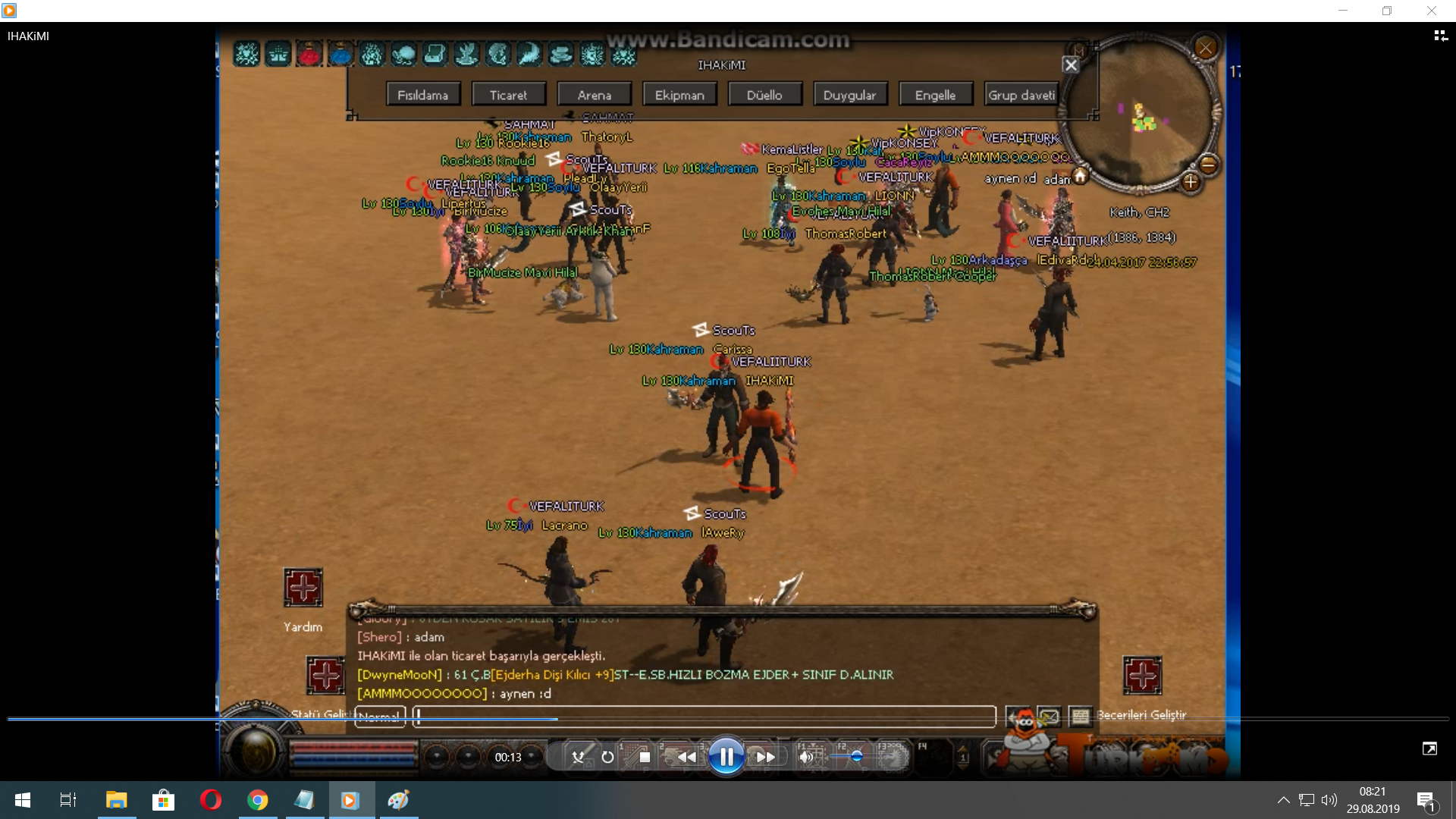Zoom in the minimap with plus button
The width and height of the screenshot is (1456, 819).
coord(1190,182)
